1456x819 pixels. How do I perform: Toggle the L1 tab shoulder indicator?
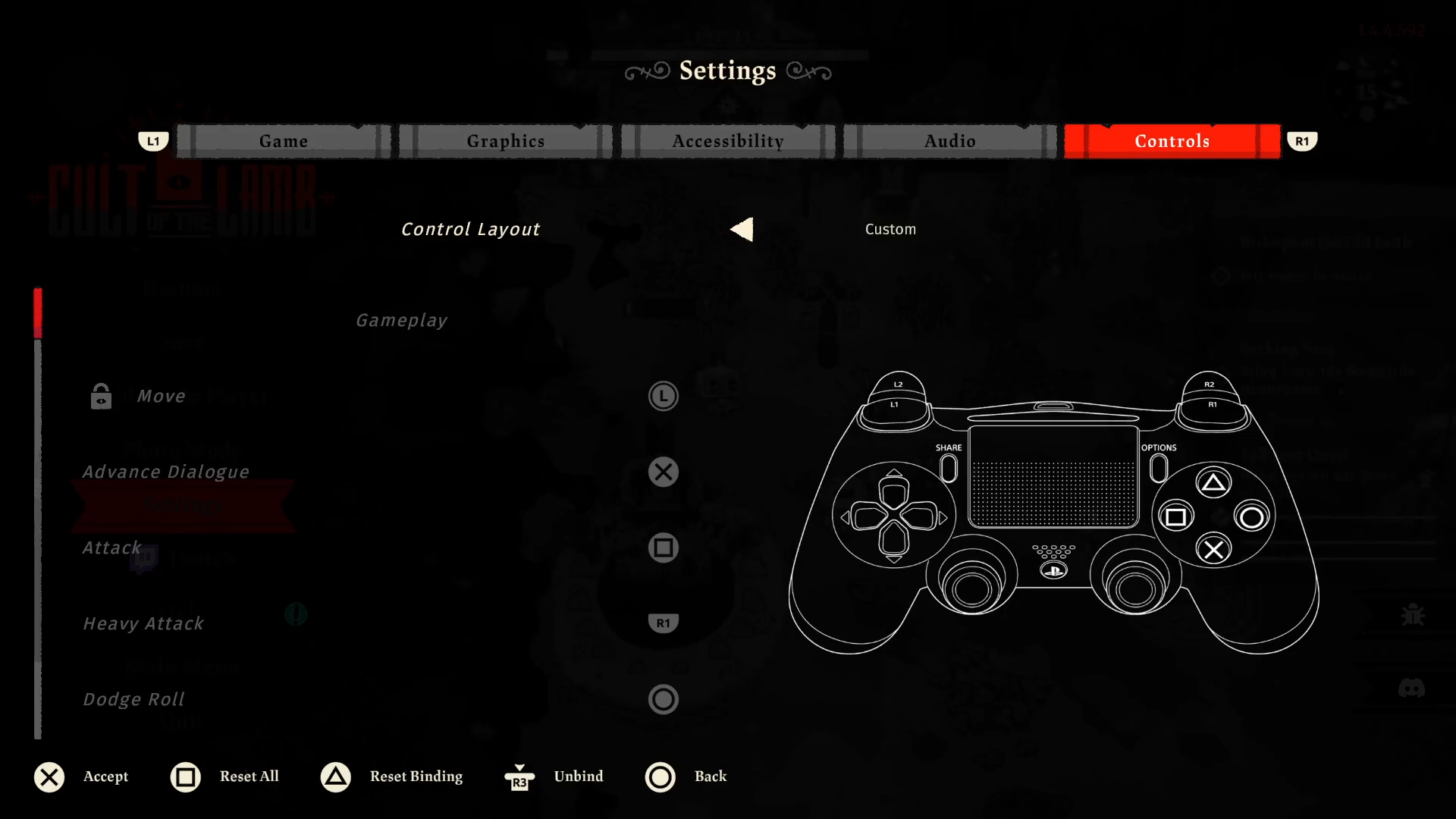(x=153, y=141)
